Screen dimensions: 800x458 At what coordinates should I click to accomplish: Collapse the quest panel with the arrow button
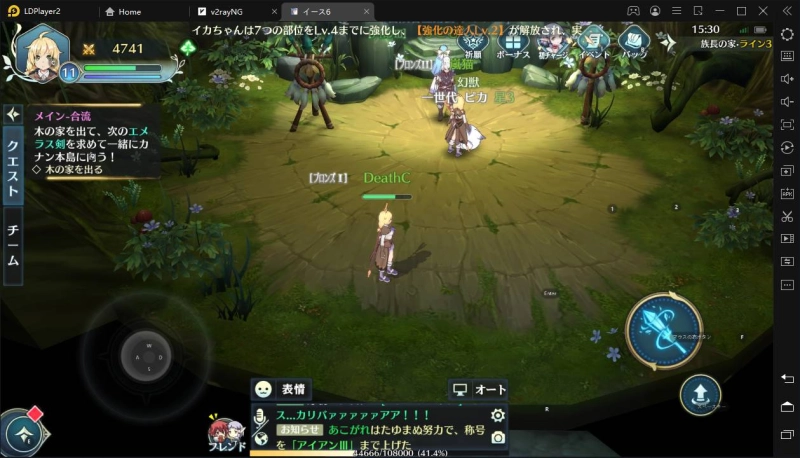[x=14, y=115]
